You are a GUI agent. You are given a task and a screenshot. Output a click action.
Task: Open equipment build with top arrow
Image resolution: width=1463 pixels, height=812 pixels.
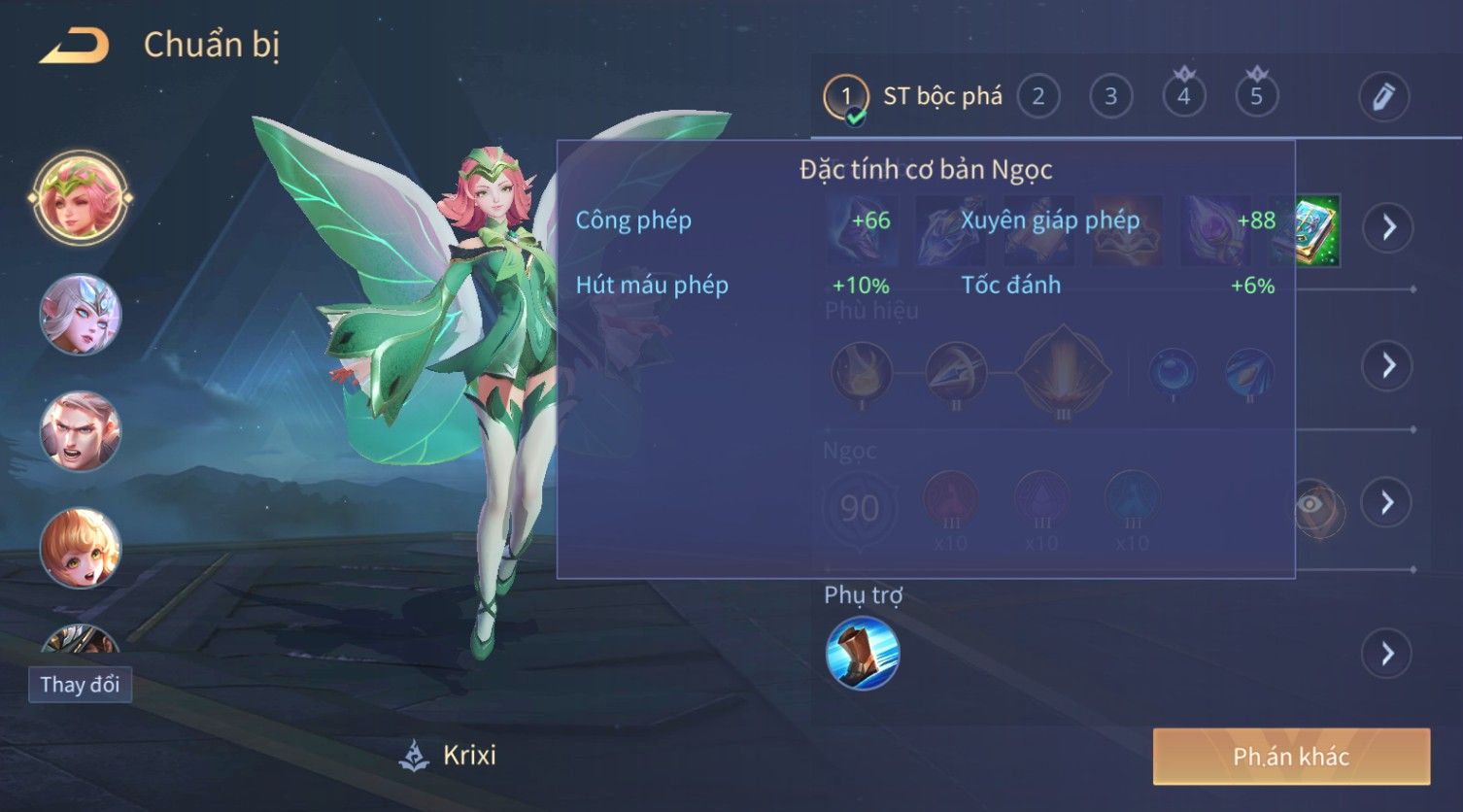[1387, 227]
